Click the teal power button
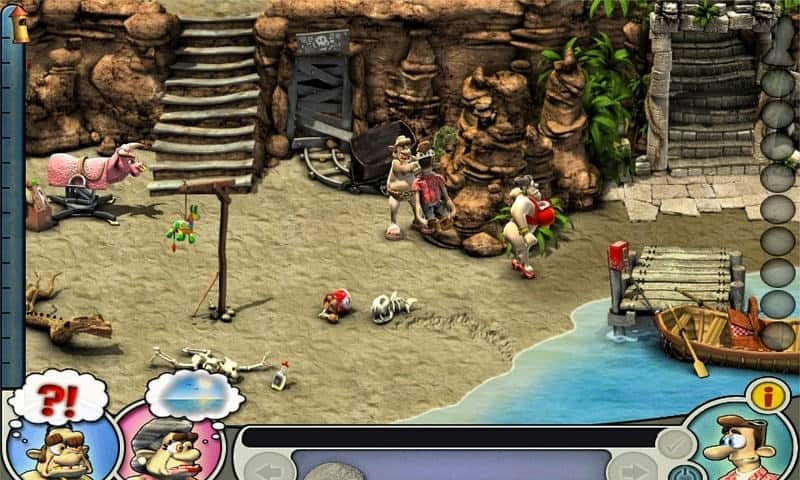 coord(684,473)
